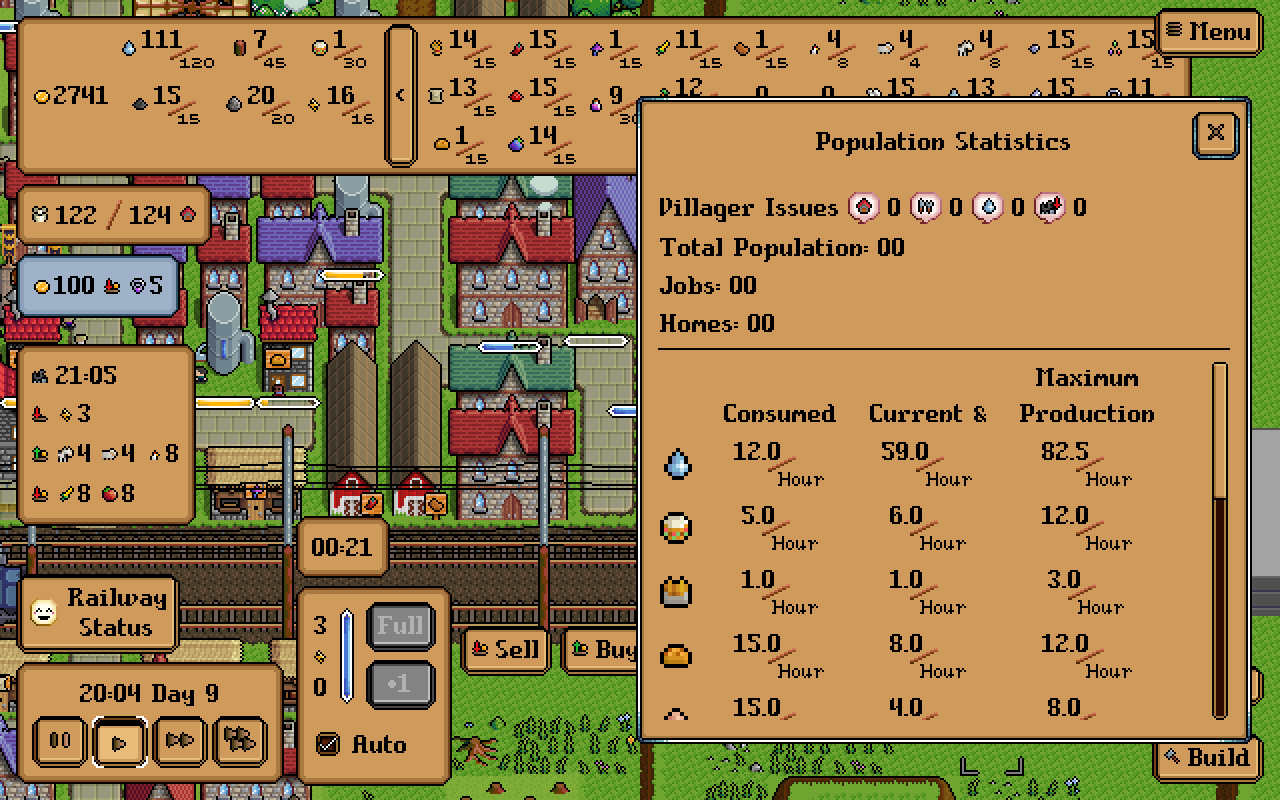Collapse the resource bar with the left chevron
1280x800 pixels.
point(401,95)
